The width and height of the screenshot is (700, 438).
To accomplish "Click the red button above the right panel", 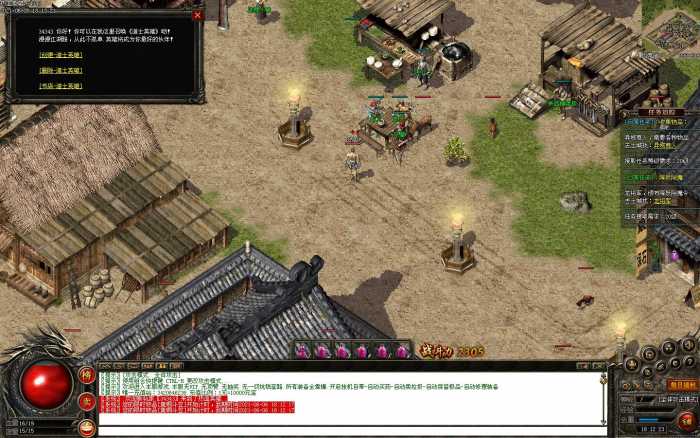I will pos(683,385).
